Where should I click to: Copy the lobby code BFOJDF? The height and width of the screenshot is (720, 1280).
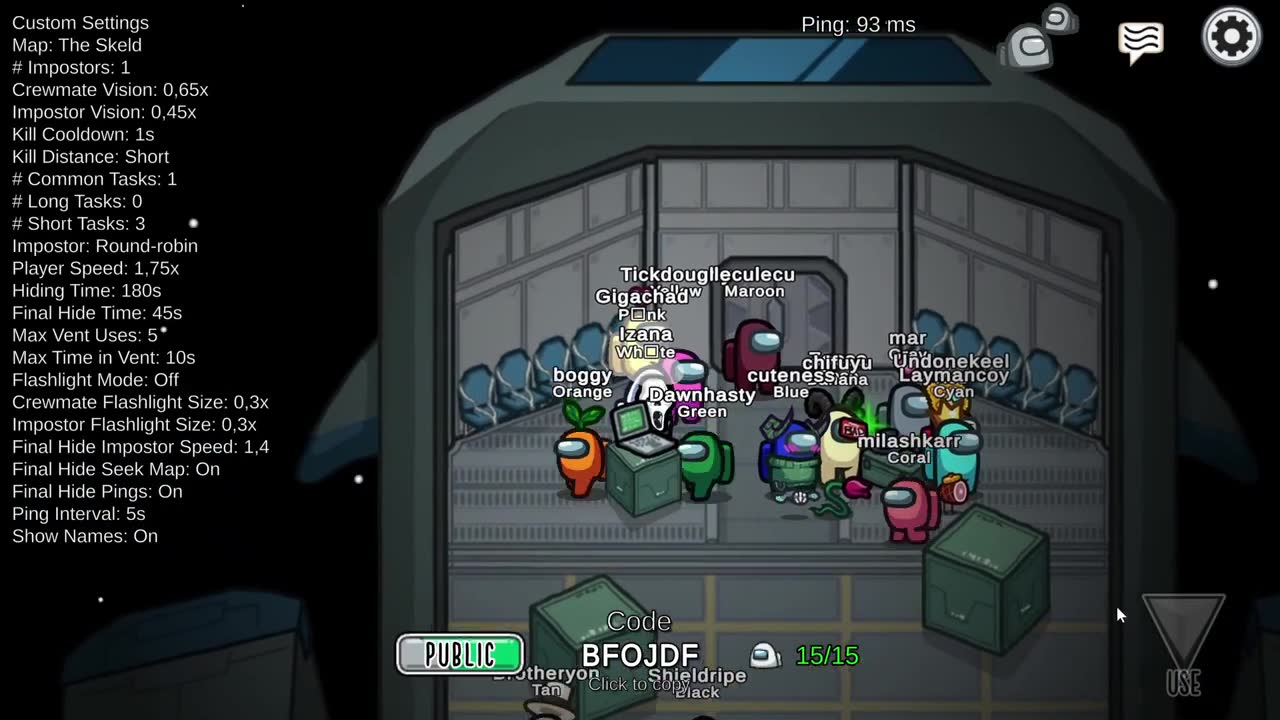640,657
